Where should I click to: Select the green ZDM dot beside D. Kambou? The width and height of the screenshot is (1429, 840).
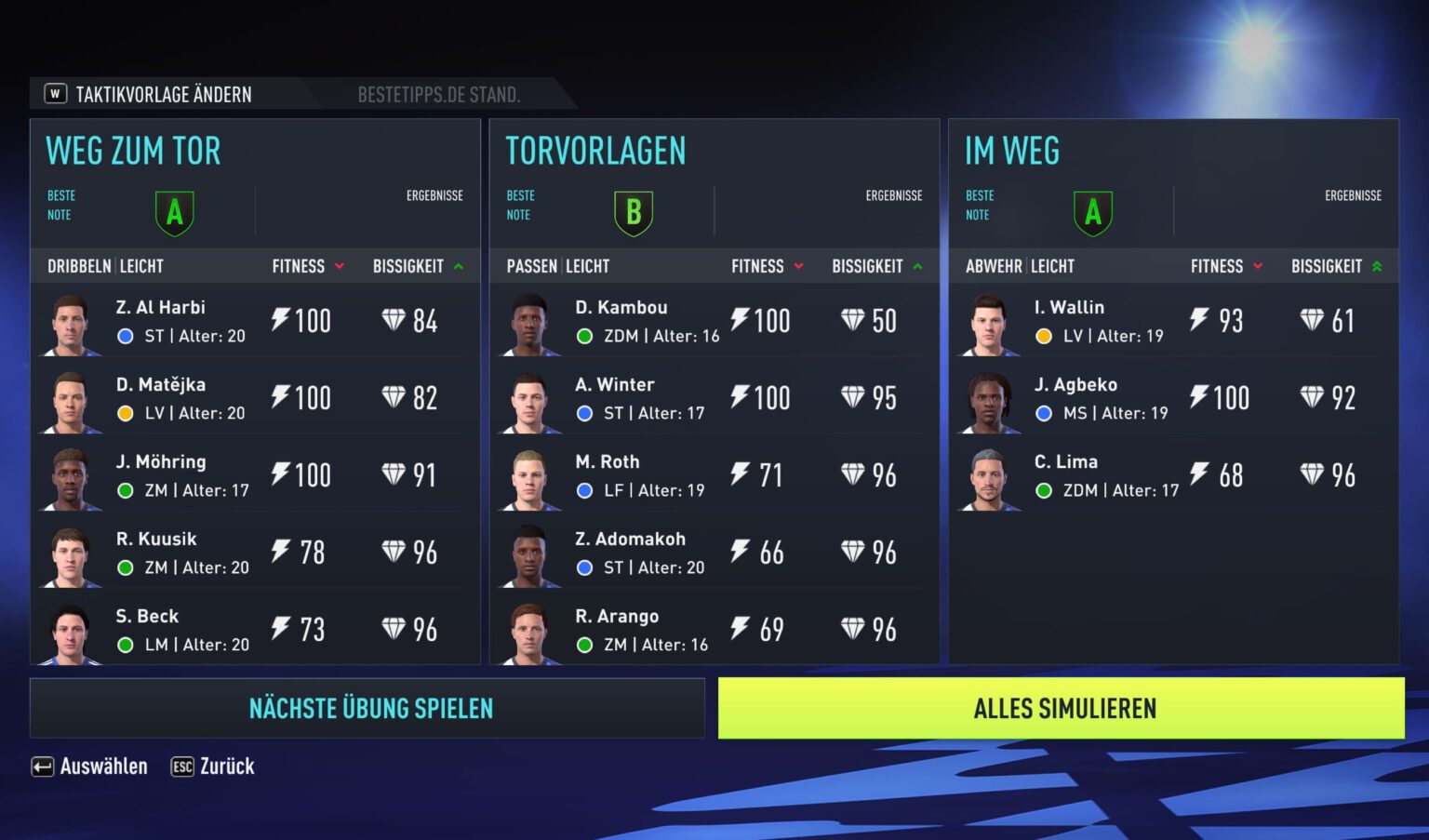[x=584, y=336]
